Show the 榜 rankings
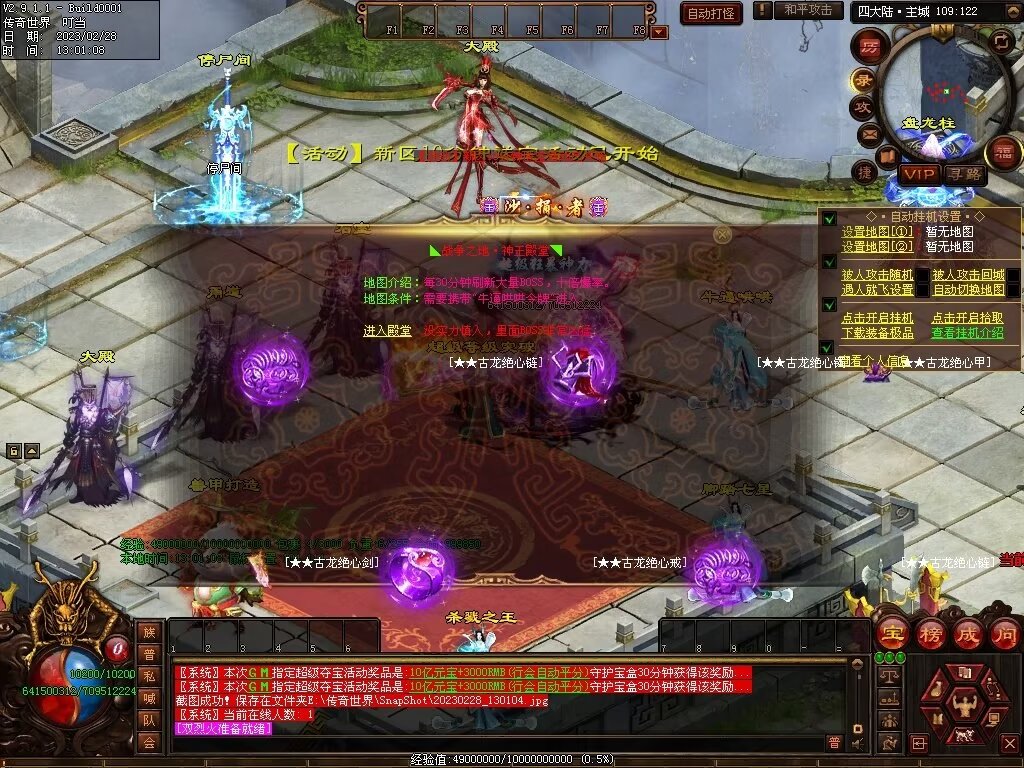This screenshot has height=768, width=1024. coord(930,633)
